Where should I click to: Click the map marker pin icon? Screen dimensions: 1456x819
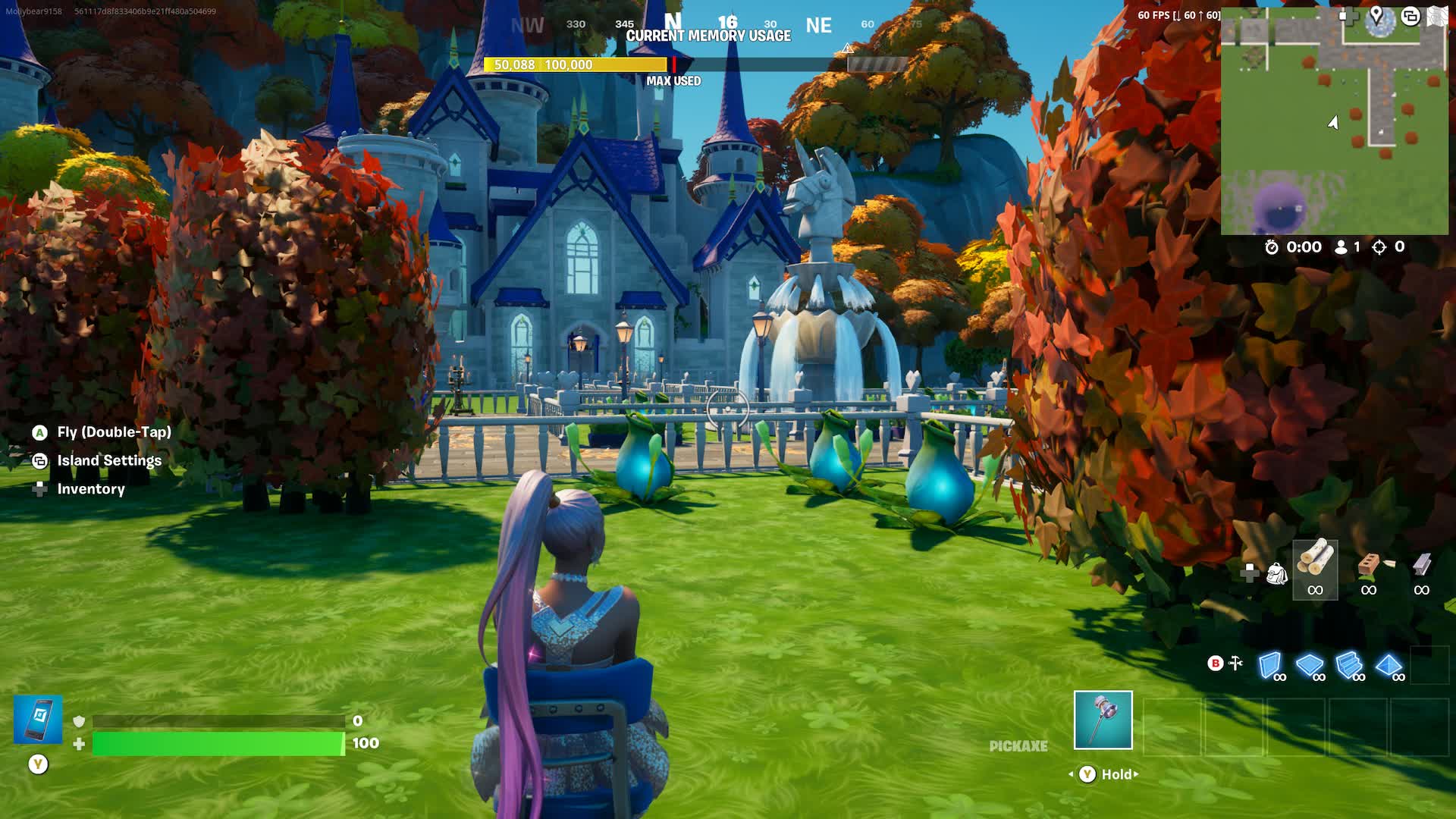1376,15
